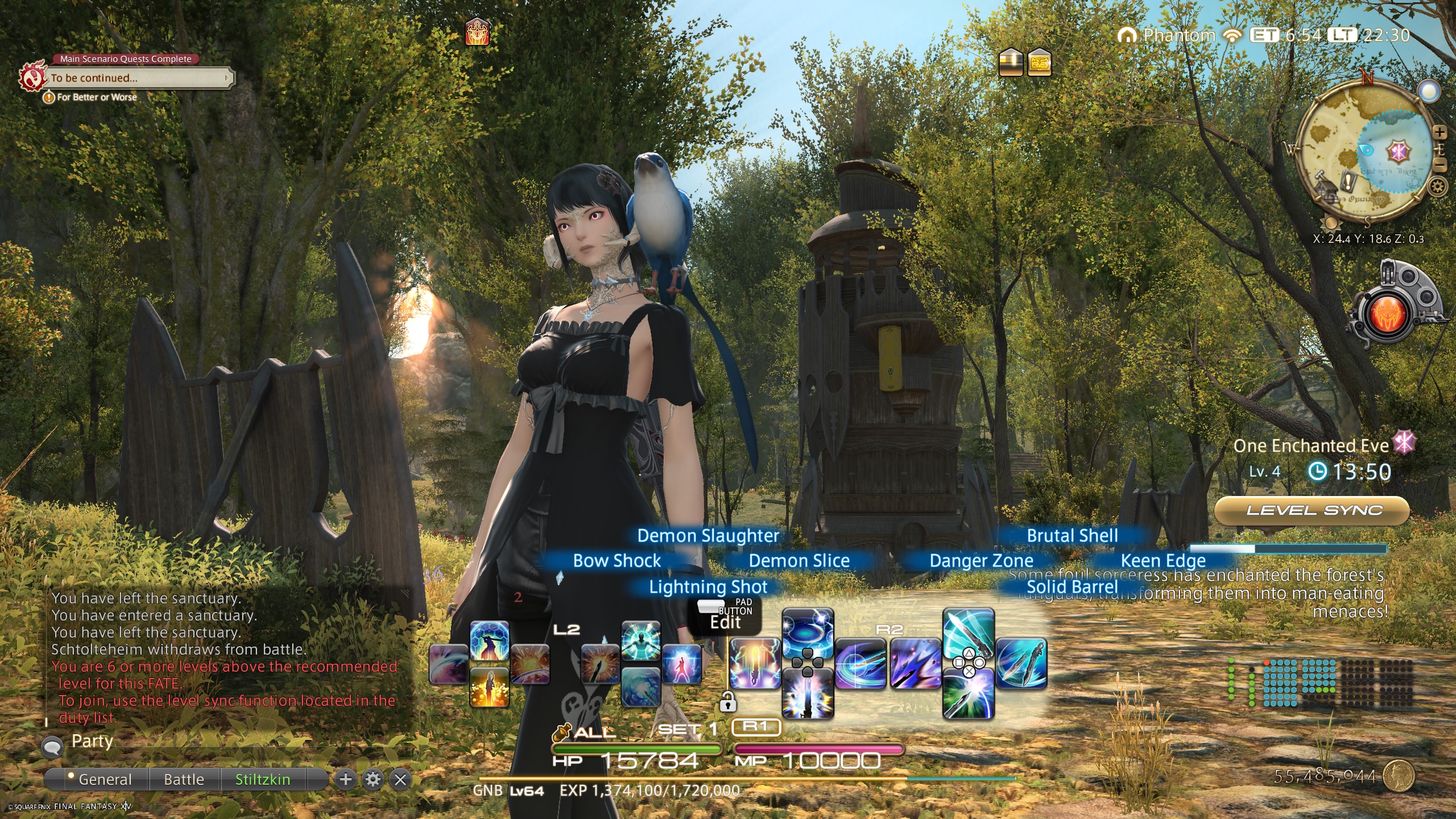Image resolution: width=1456 pixels, height=819 pixels.
Task: Add a new chat tab with plus button
Action: [345, 780]
